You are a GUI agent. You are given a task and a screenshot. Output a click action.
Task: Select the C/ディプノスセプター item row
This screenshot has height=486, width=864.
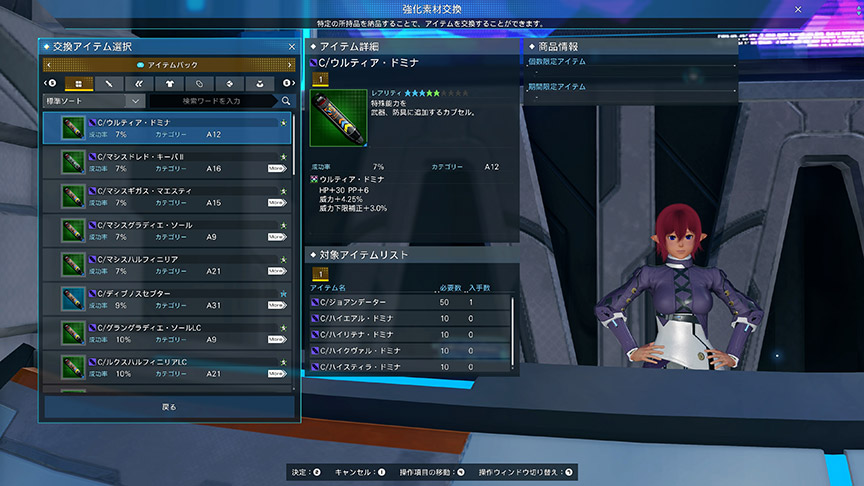[x=165, y=298]
